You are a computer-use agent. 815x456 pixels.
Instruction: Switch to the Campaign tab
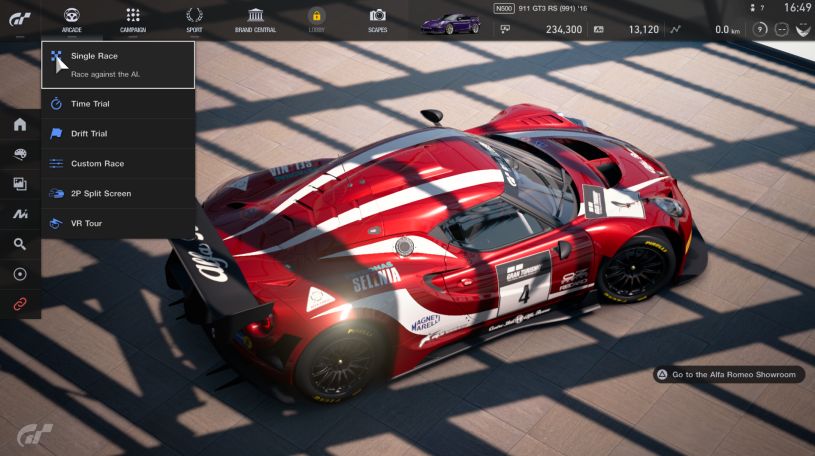[x=133, y=19]
